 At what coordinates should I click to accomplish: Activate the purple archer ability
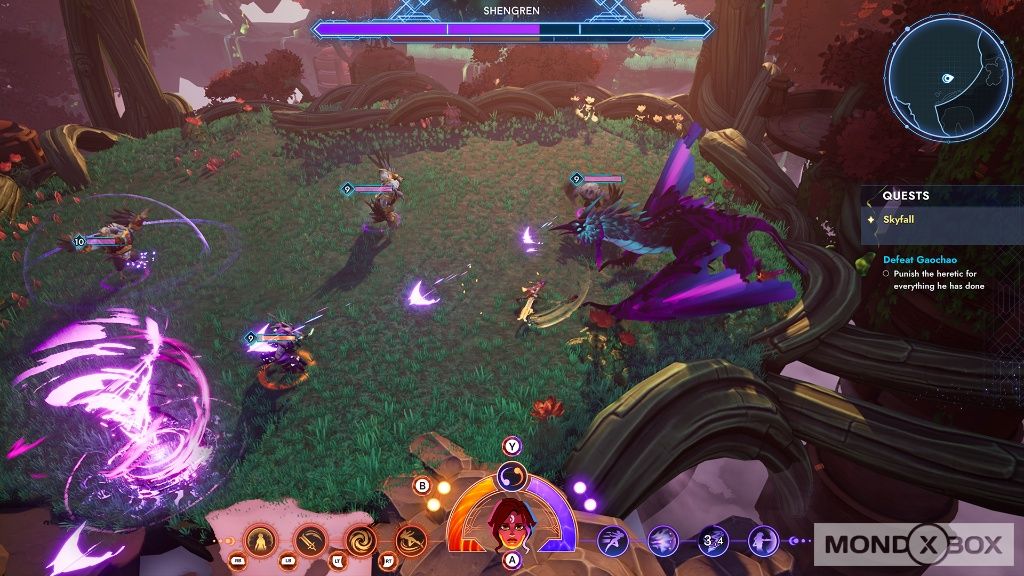point(763,541)
